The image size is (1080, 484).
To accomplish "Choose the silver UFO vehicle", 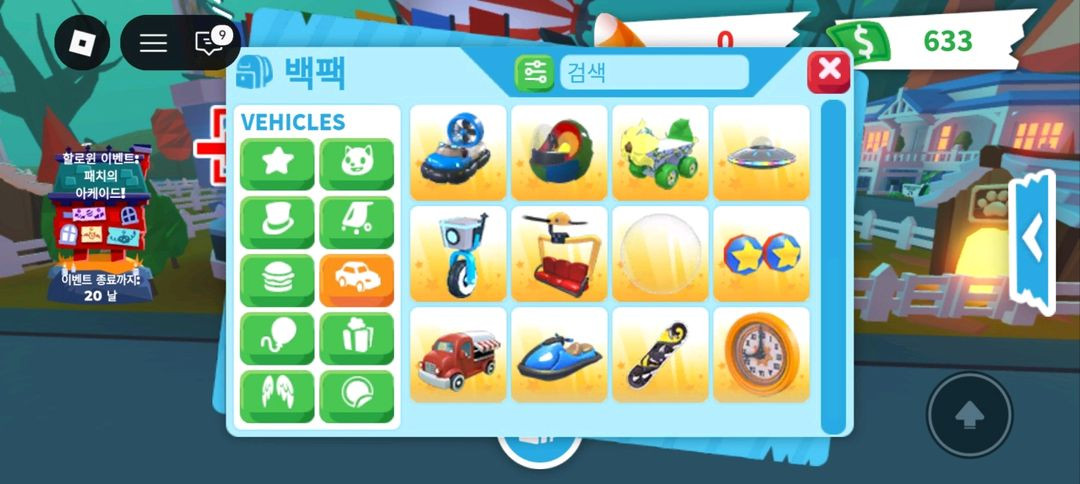I will tap(761, 153).
